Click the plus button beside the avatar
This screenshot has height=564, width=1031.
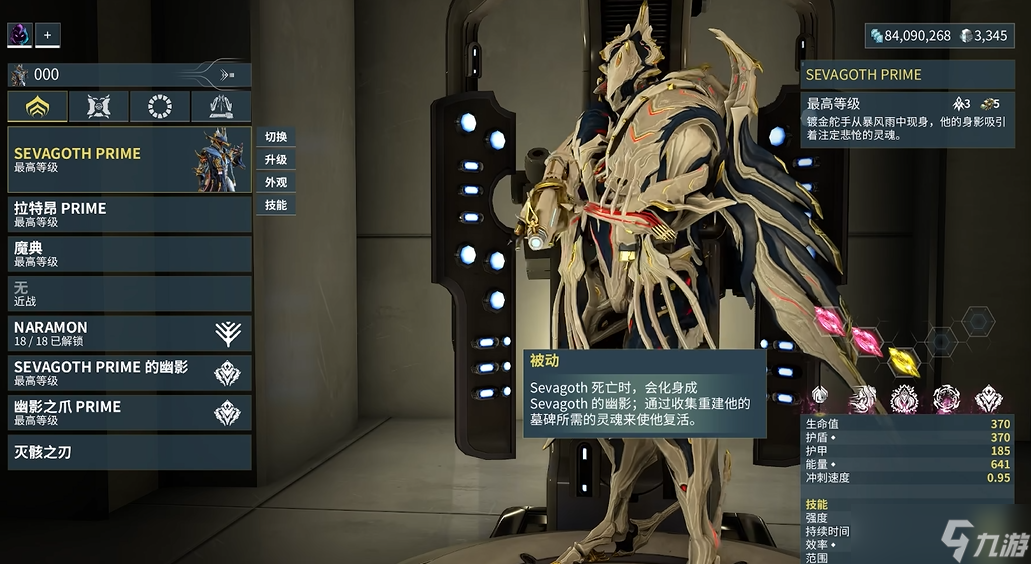[47, 35]
